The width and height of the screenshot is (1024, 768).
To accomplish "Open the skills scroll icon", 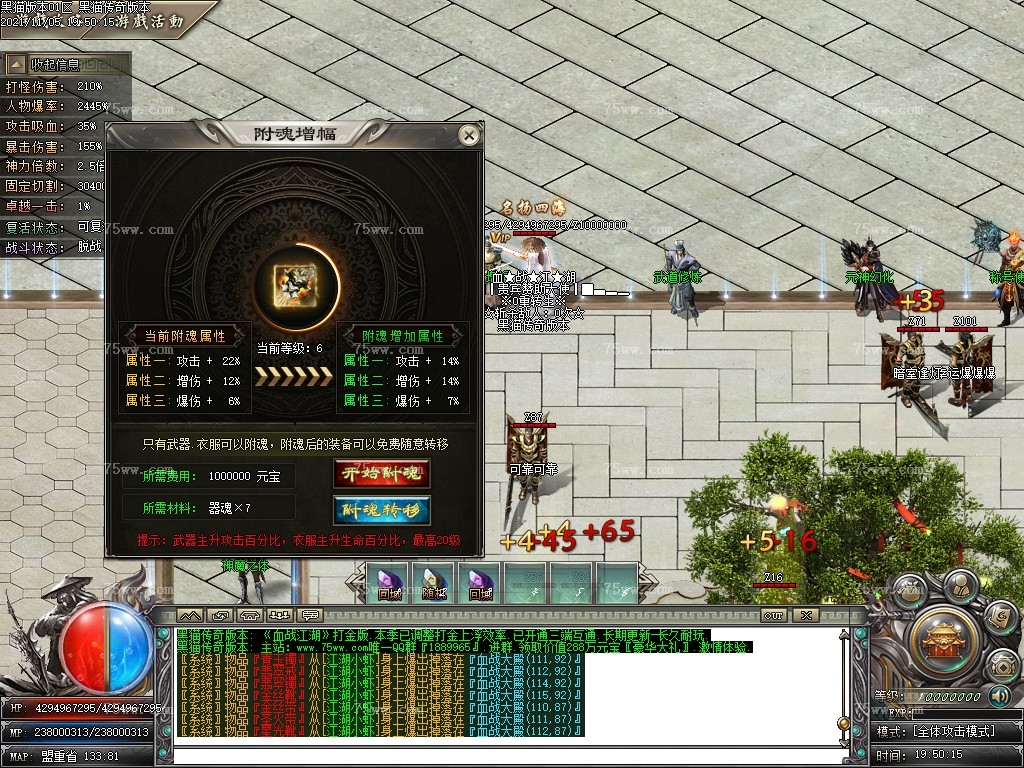I will pyautogui.click(x=998, y=618).
